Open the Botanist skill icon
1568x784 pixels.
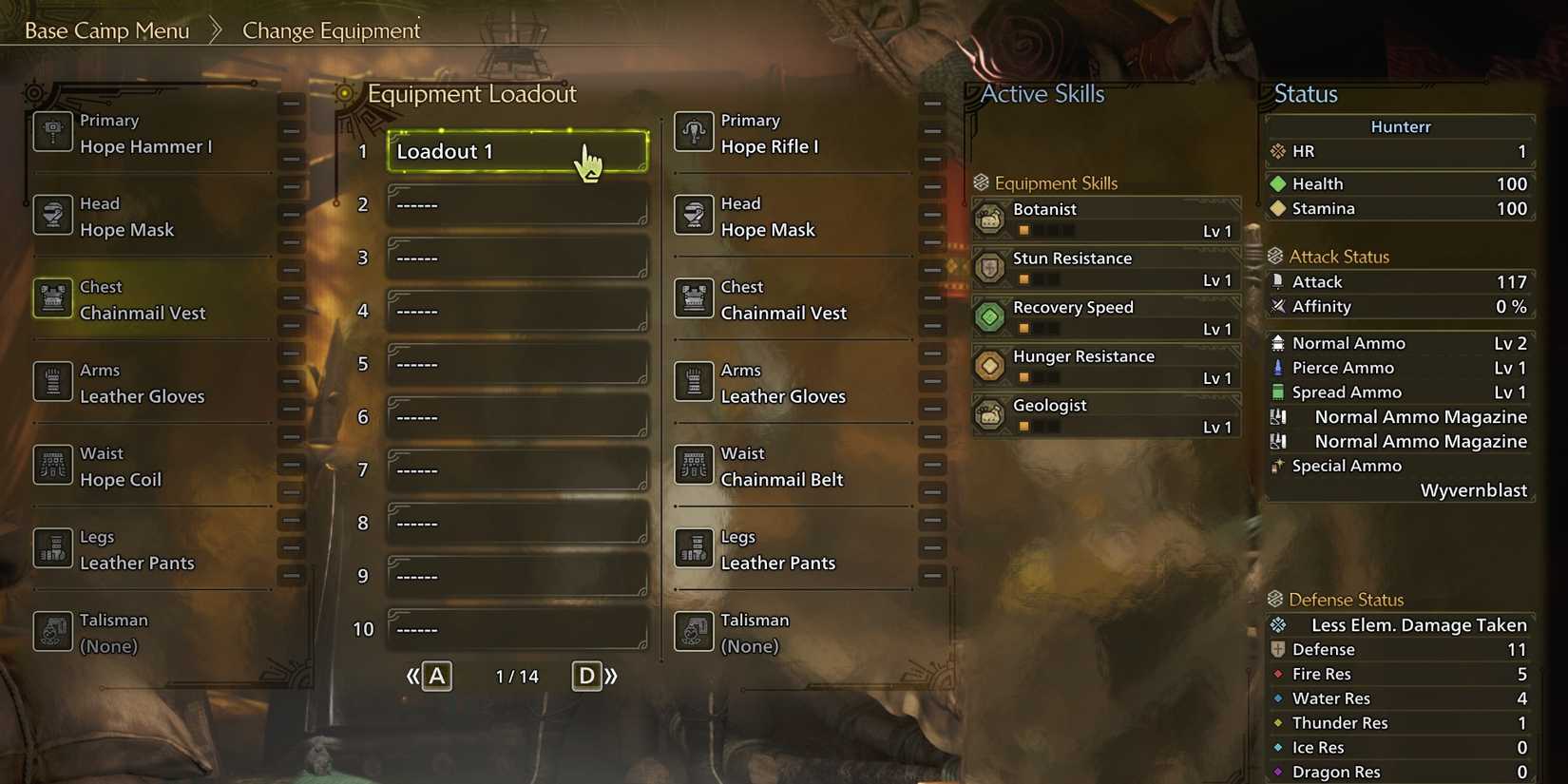tap(990, 219)
